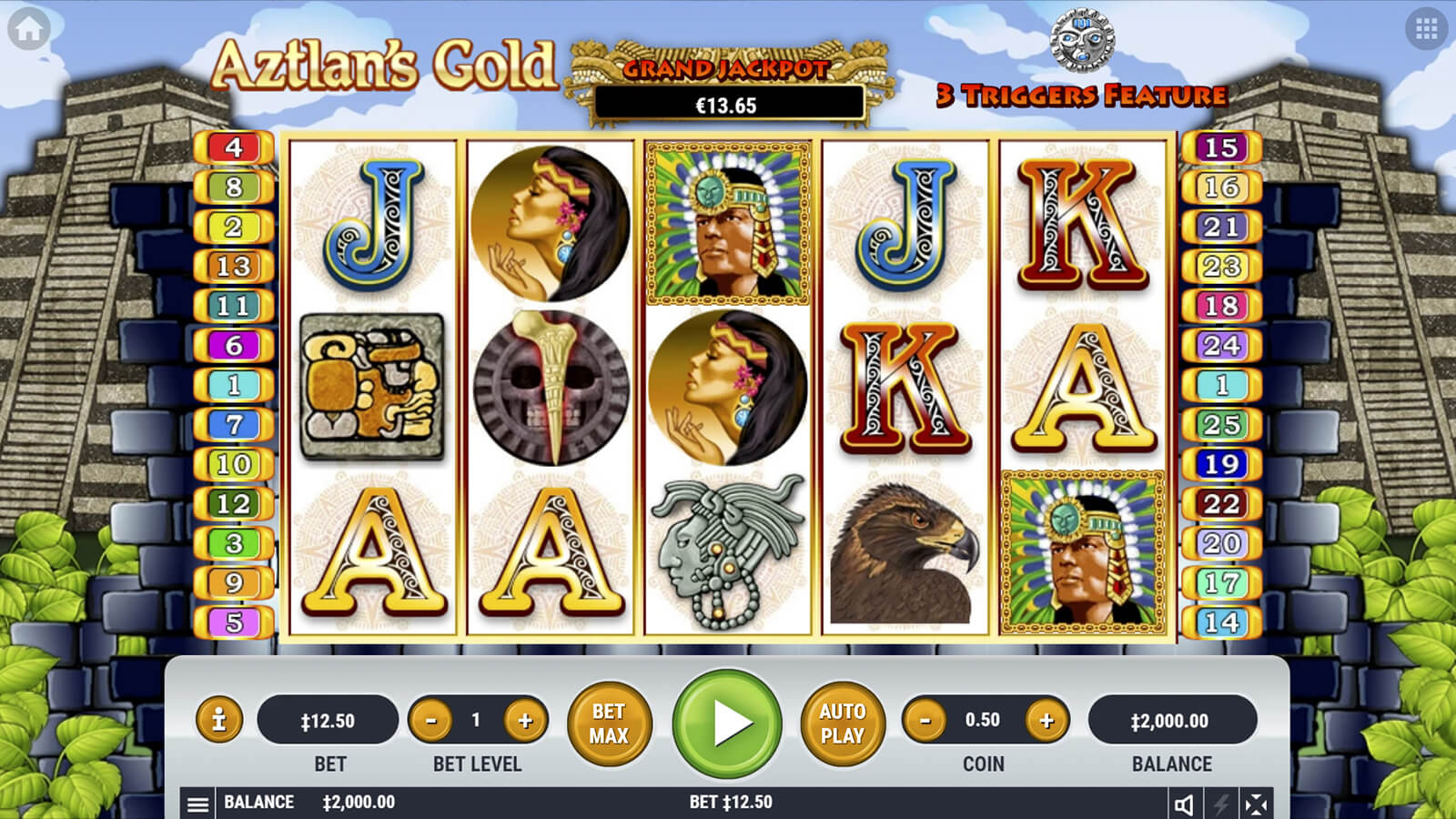This screenshot has height=819, width=1456.
Task: Choose payline 19 marker
Action: [x=1221, y=464]
